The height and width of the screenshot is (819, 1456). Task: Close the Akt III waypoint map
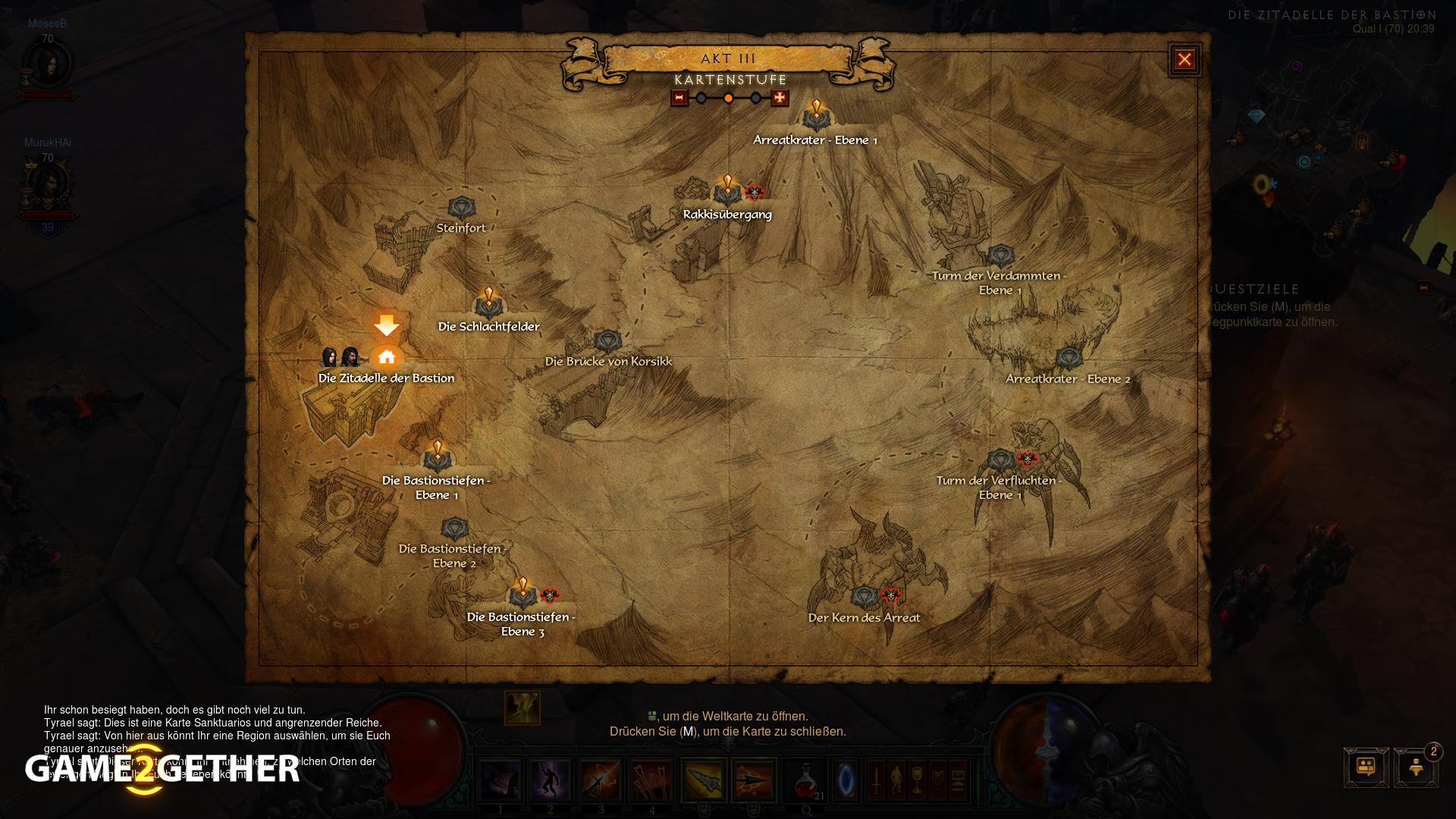[1185, 60]
